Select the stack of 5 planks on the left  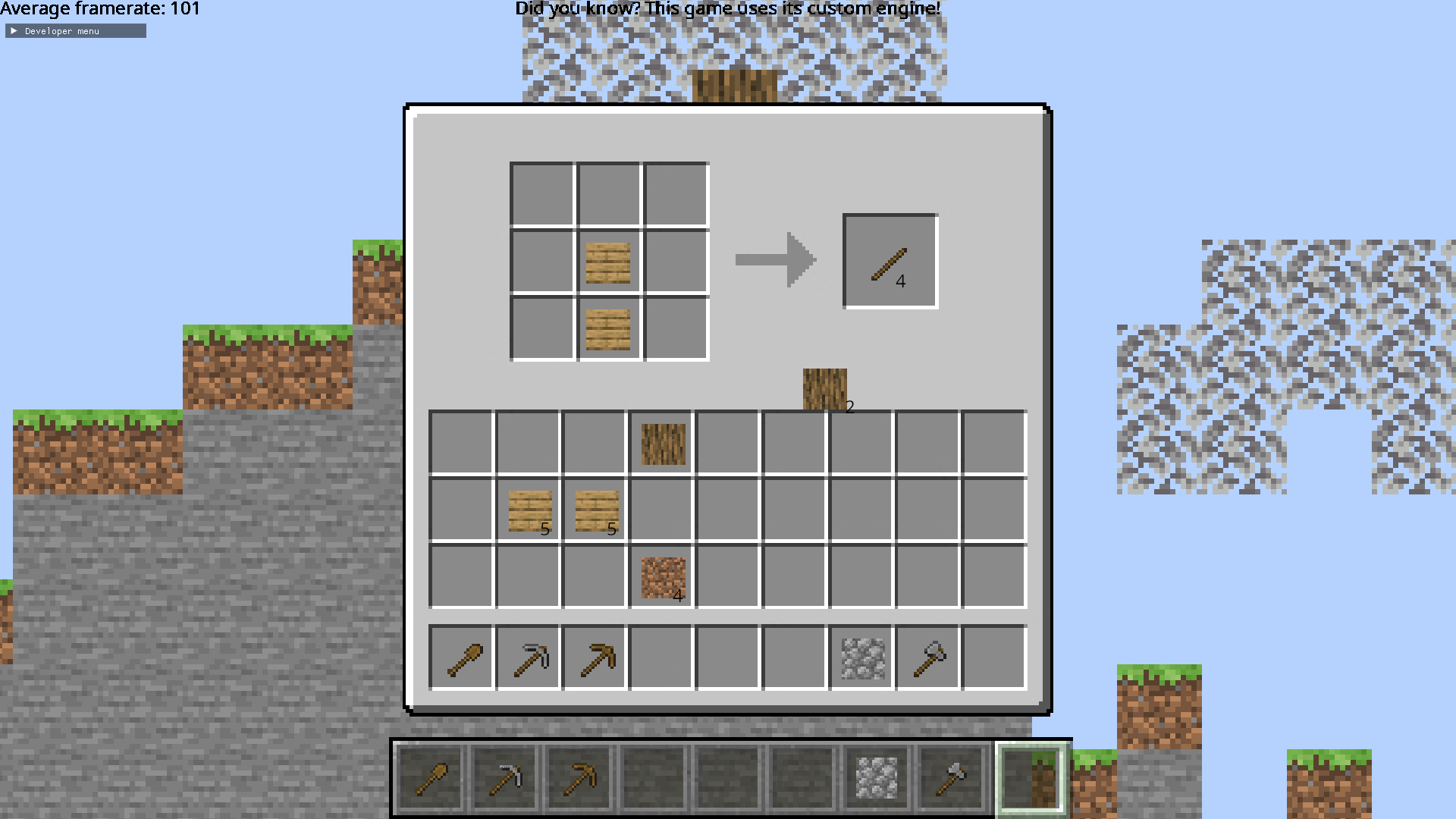pos(529,510)
